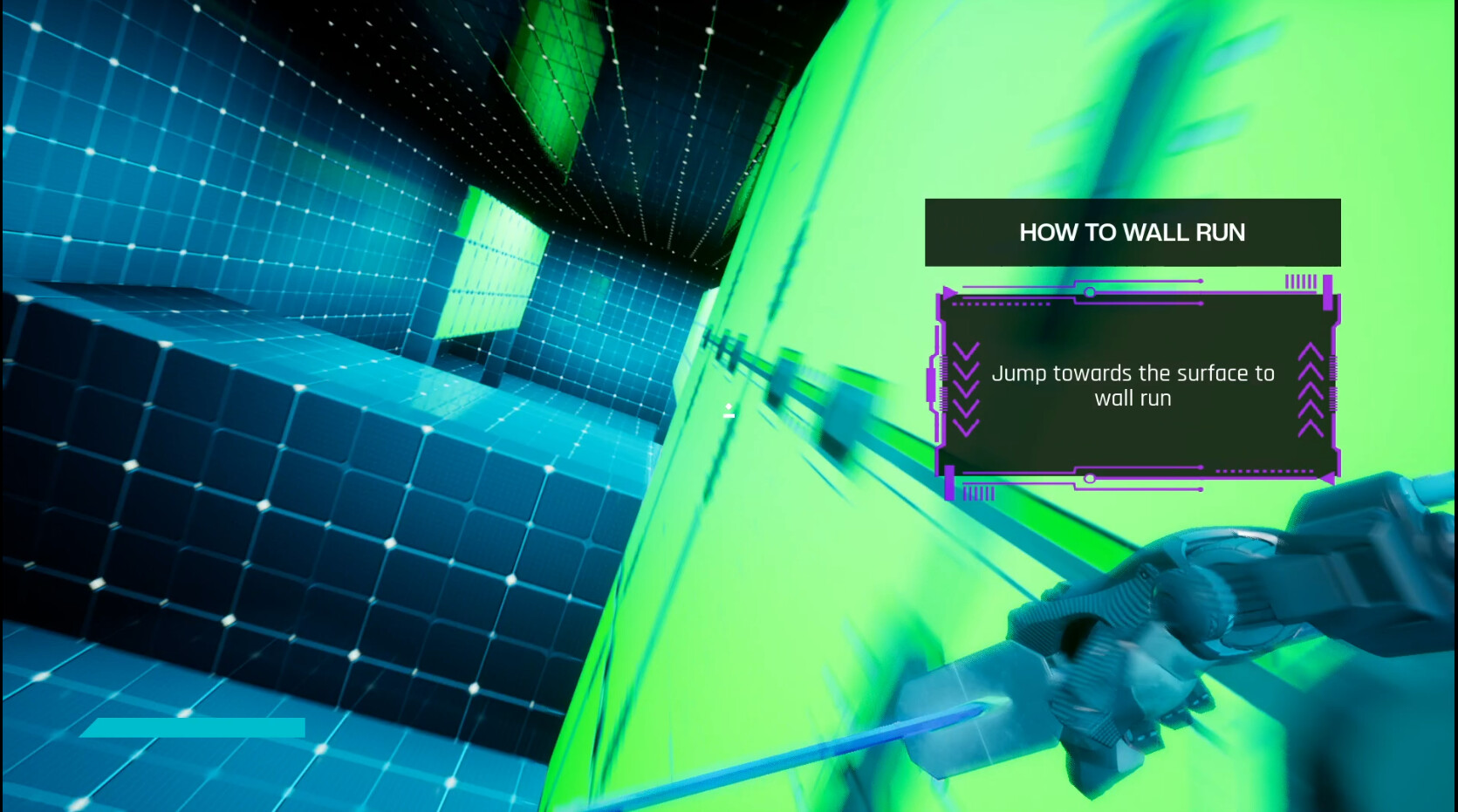Click the text 'Jump towards the surface to wall run'

click(x=1133, y=385)
